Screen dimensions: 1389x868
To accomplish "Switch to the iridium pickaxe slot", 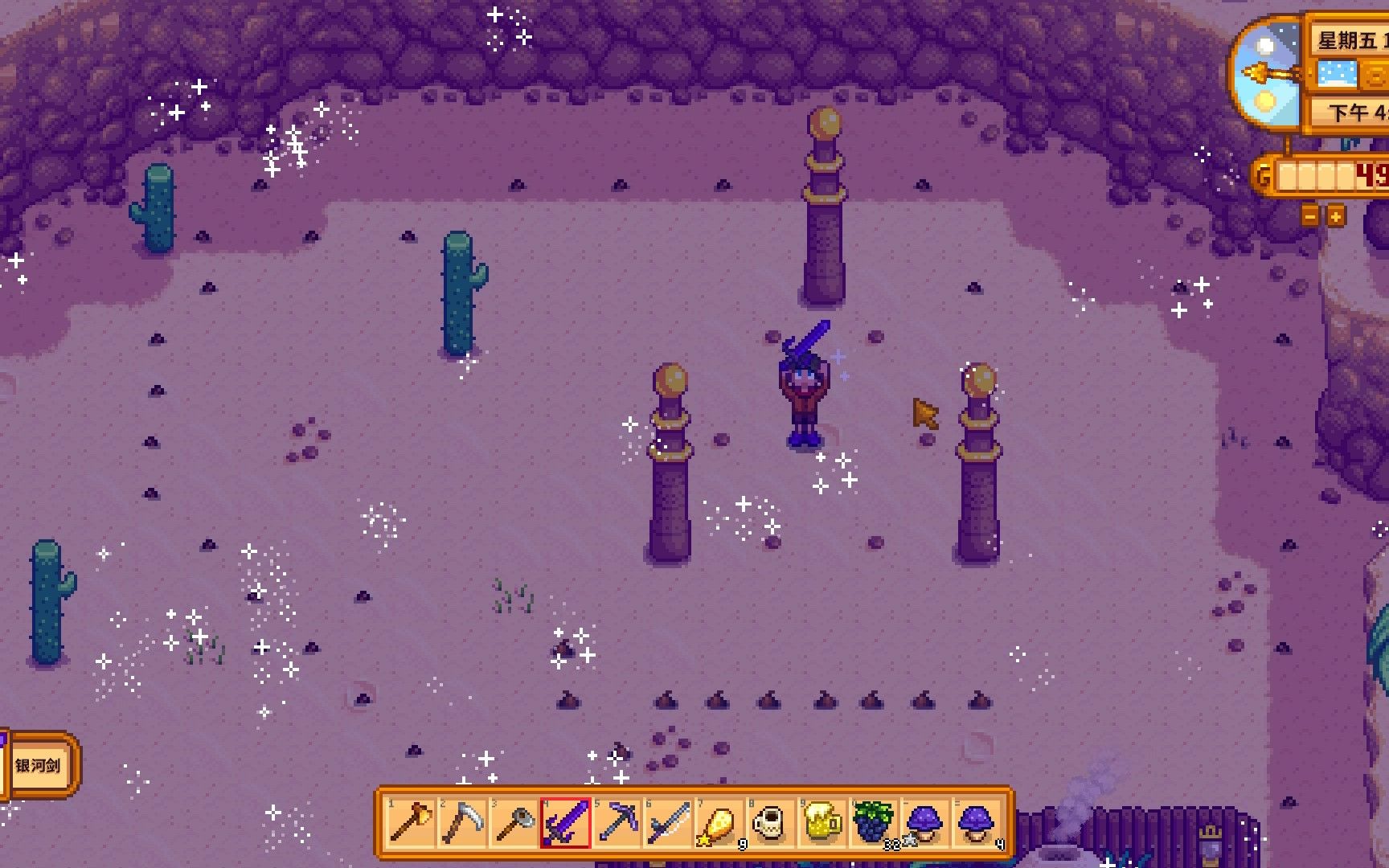I will [617, 823].
